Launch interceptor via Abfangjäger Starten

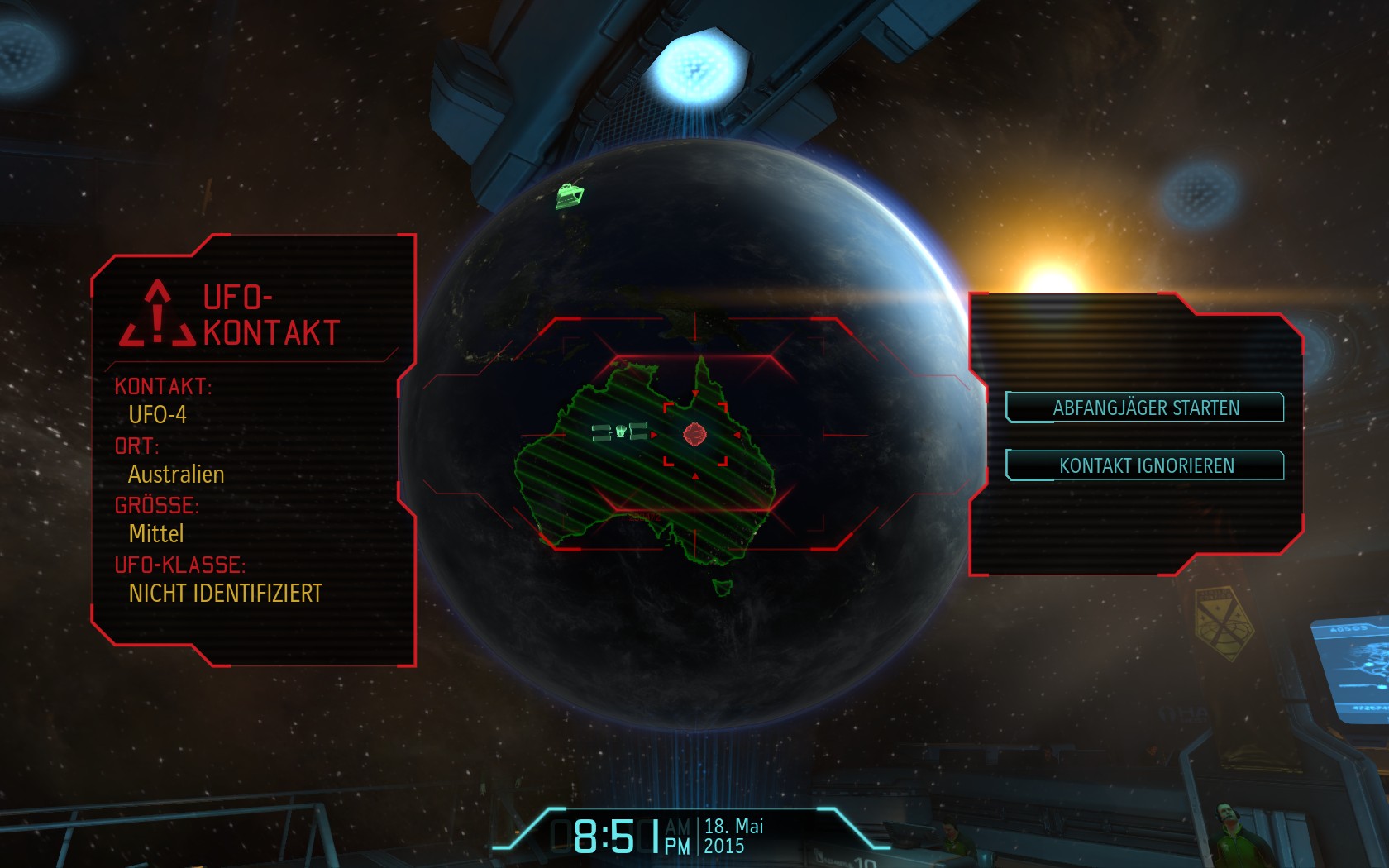point(1145,408)
